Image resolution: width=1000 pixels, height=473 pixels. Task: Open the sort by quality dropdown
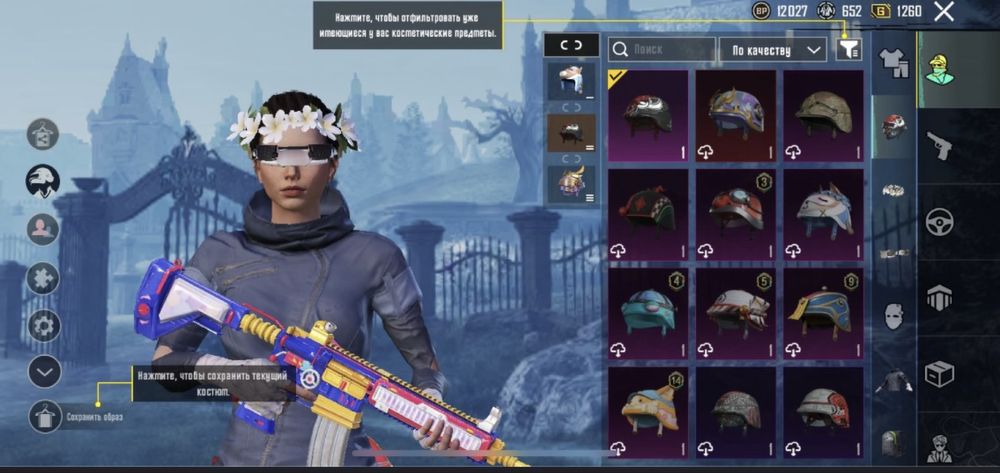click(x=778, y=49)
